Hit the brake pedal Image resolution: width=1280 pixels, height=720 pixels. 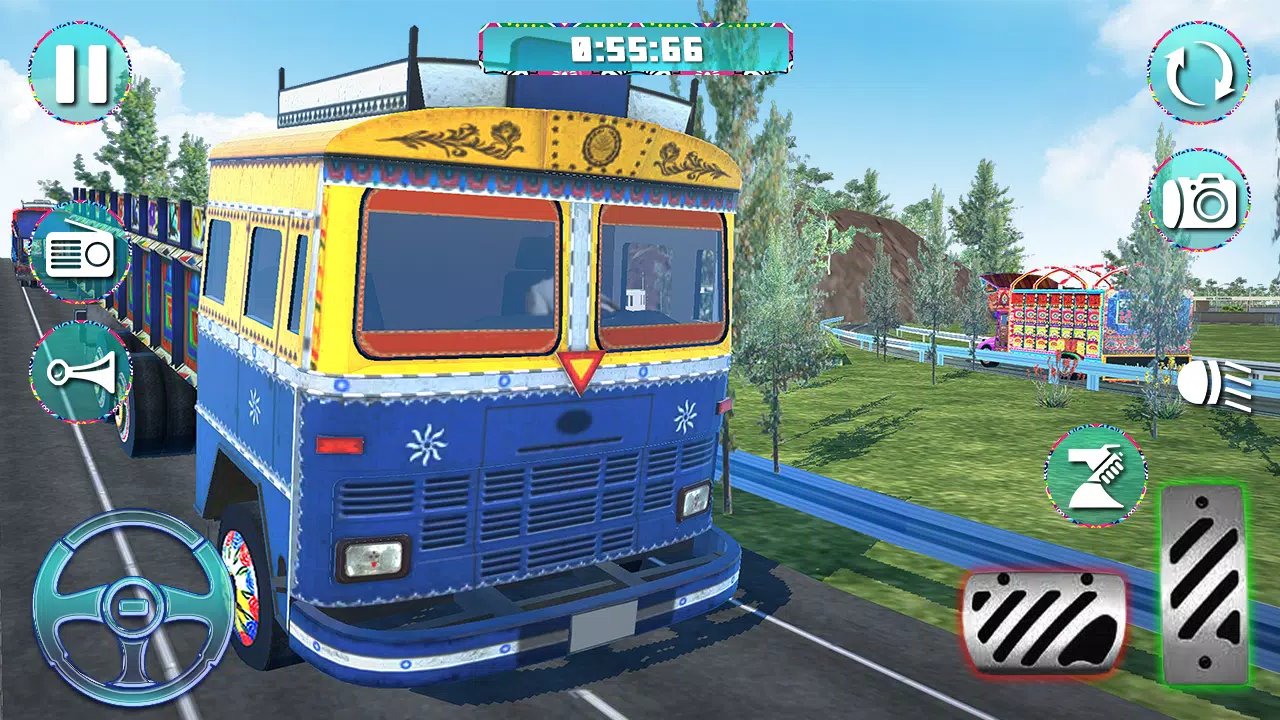1043,618
